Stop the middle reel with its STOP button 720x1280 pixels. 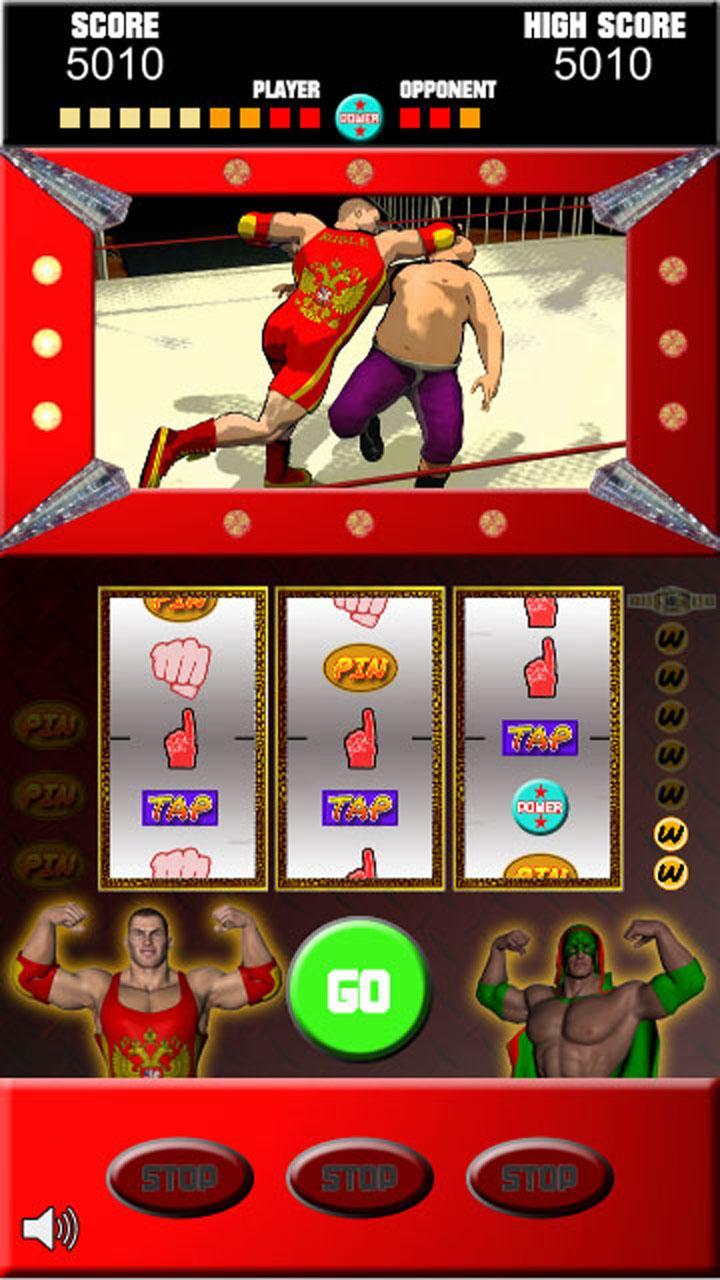pyautogui.click(x=360, y=1177)
